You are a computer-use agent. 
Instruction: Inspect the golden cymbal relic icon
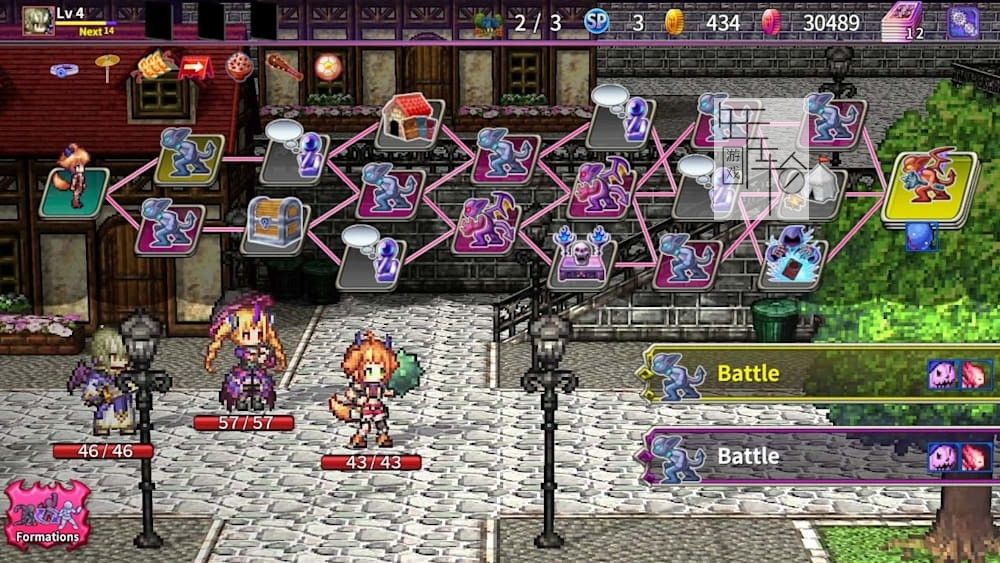(106, 66)
